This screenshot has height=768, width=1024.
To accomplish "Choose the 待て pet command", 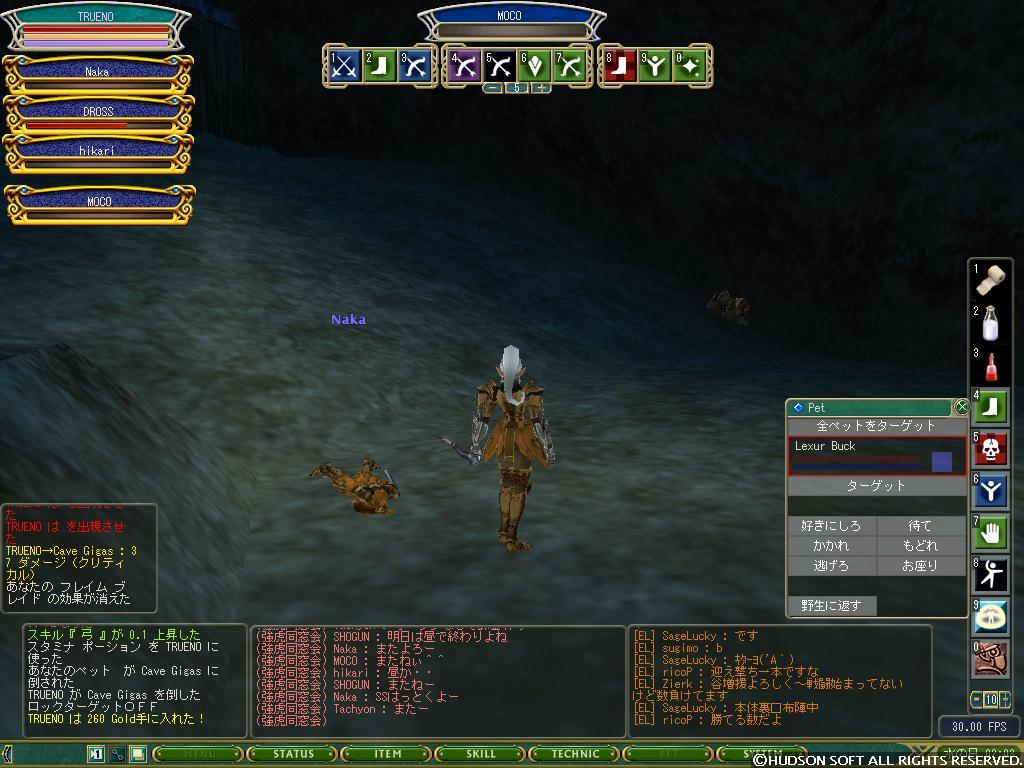I will coord(920,526).
